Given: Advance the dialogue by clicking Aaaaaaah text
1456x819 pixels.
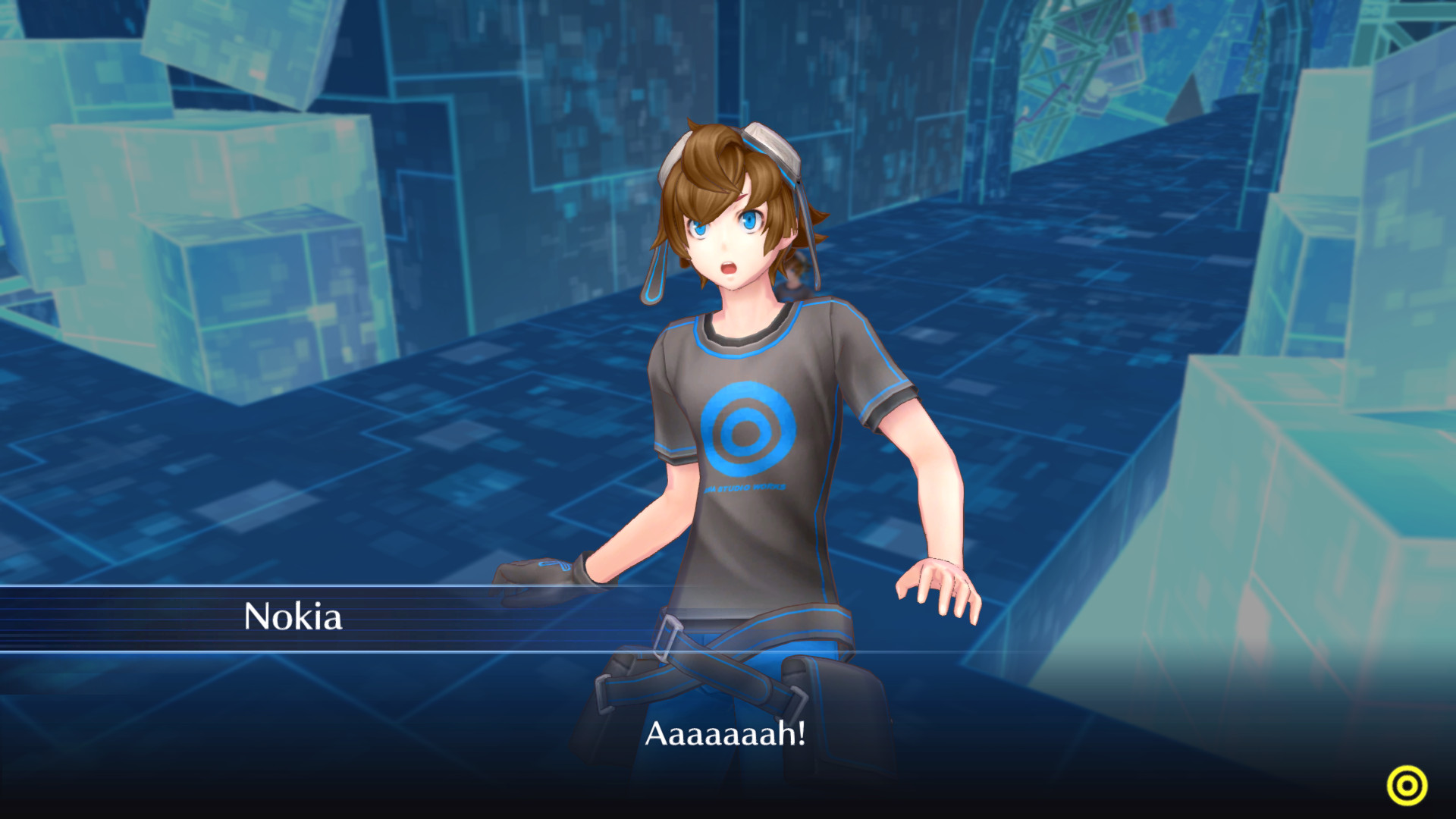Looking at the screenshot, I should [x=726, y=733].
